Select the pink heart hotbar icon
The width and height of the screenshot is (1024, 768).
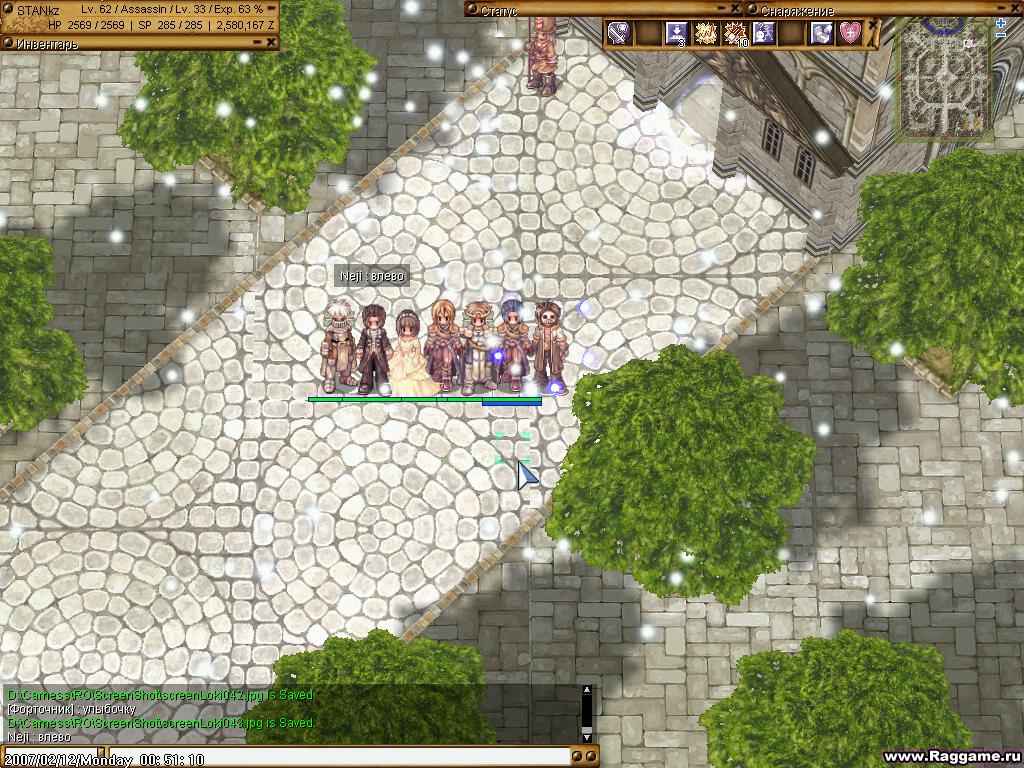850,33
